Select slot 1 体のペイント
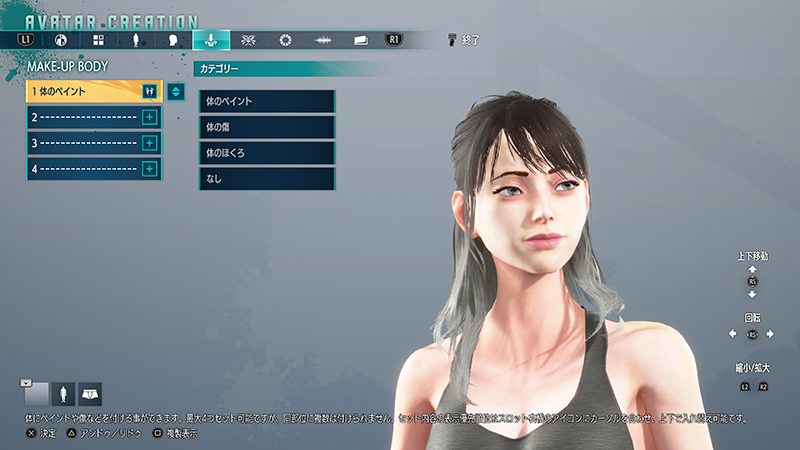Image resolution: width=800 pixels, height=450 pixels. click(84, 91)
